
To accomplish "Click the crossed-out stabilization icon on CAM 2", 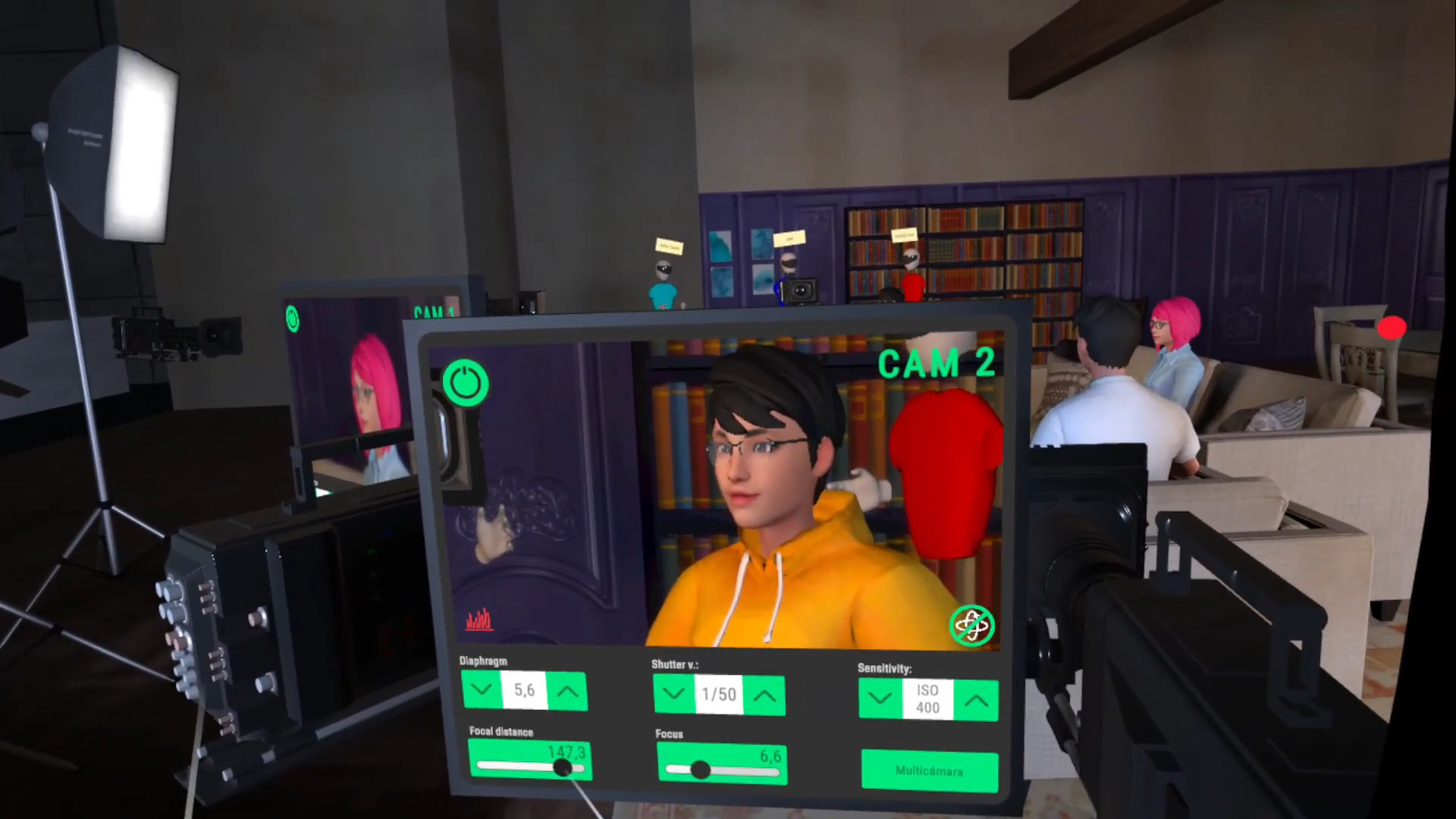I will [973, 625].
